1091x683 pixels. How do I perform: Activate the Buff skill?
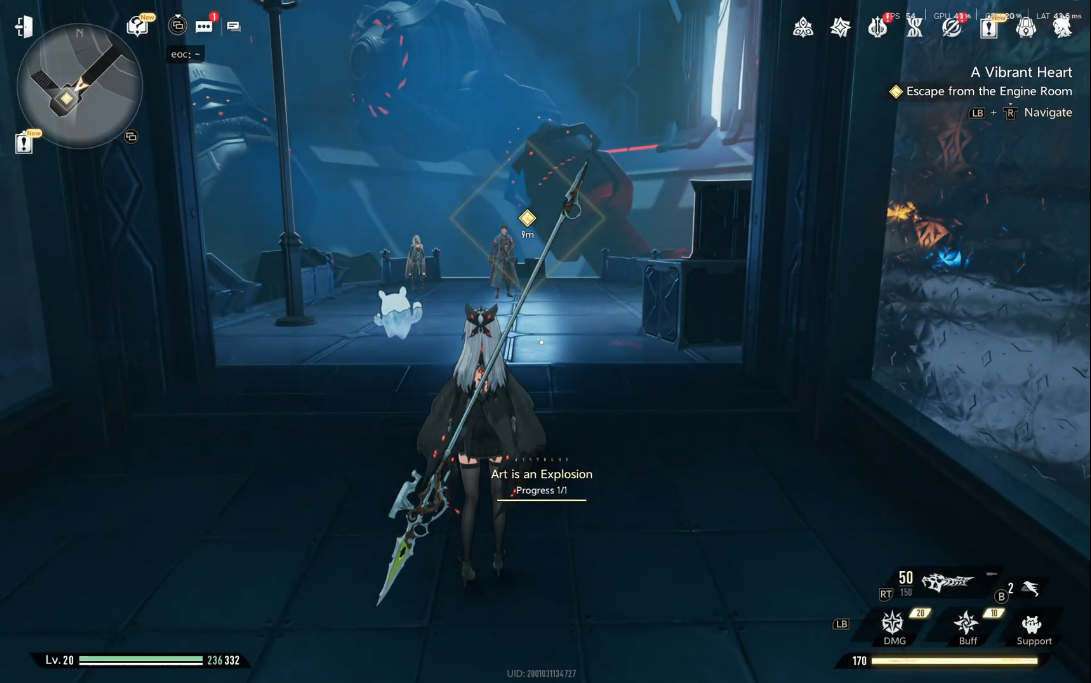[967, 627]
